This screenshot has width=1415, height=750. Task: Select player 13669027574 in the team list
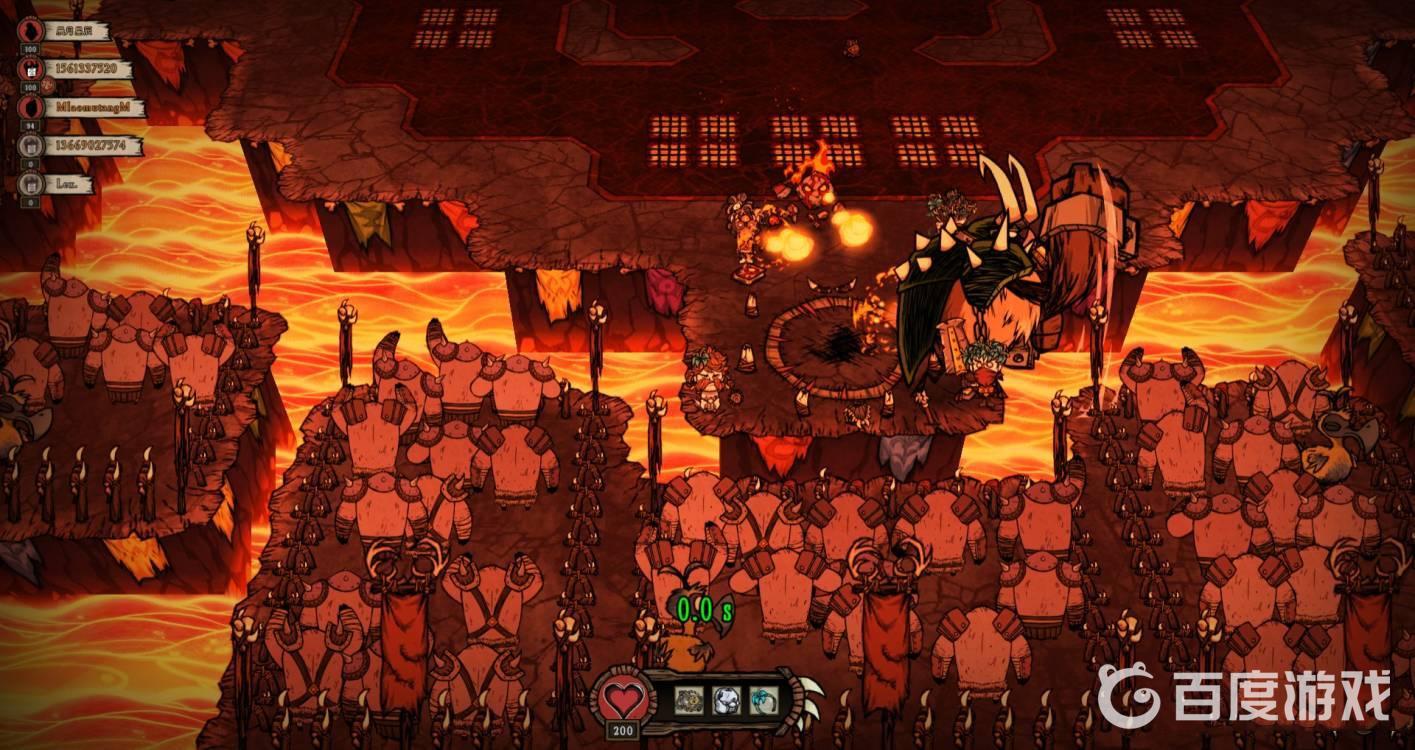91,146
